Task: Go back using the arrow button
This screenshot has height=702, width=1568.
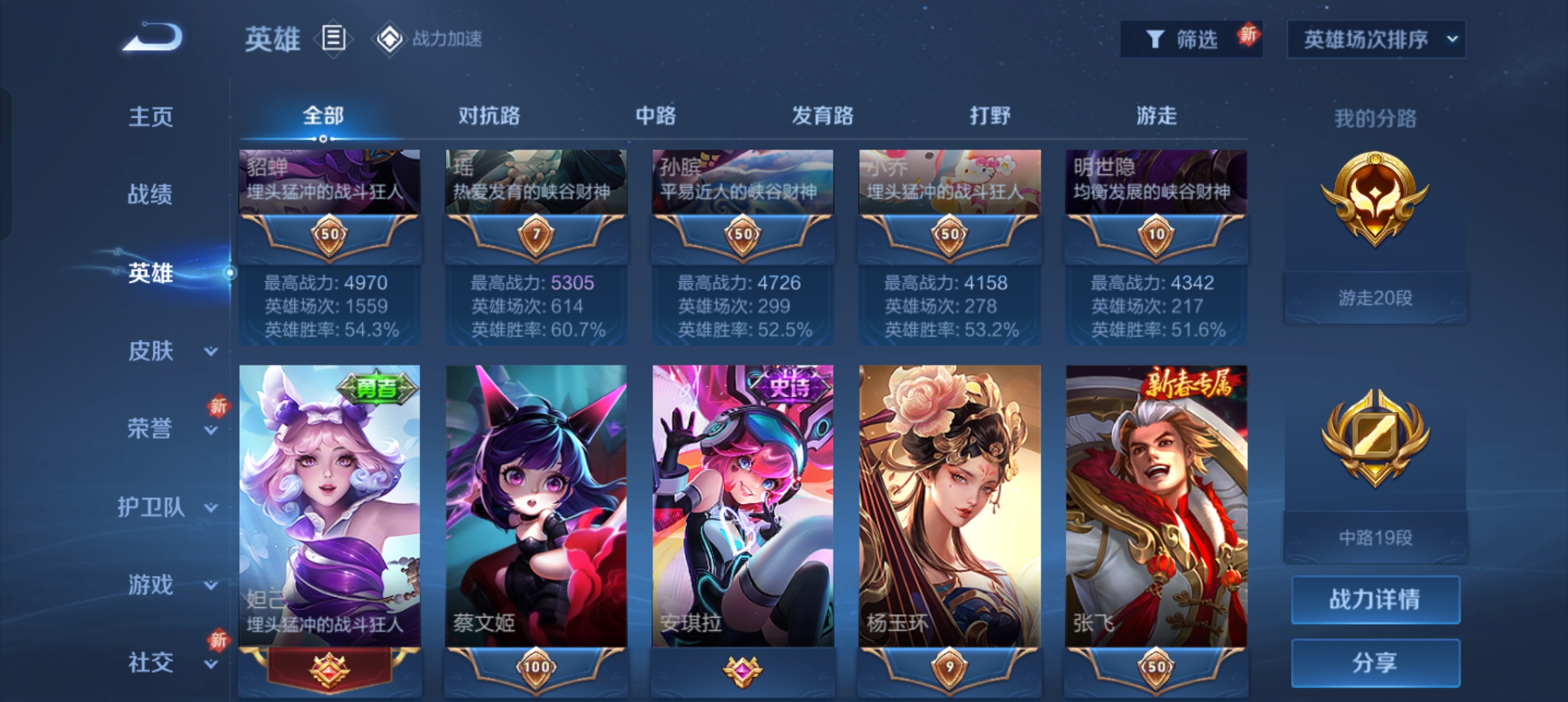Action: tap(153, 38)
